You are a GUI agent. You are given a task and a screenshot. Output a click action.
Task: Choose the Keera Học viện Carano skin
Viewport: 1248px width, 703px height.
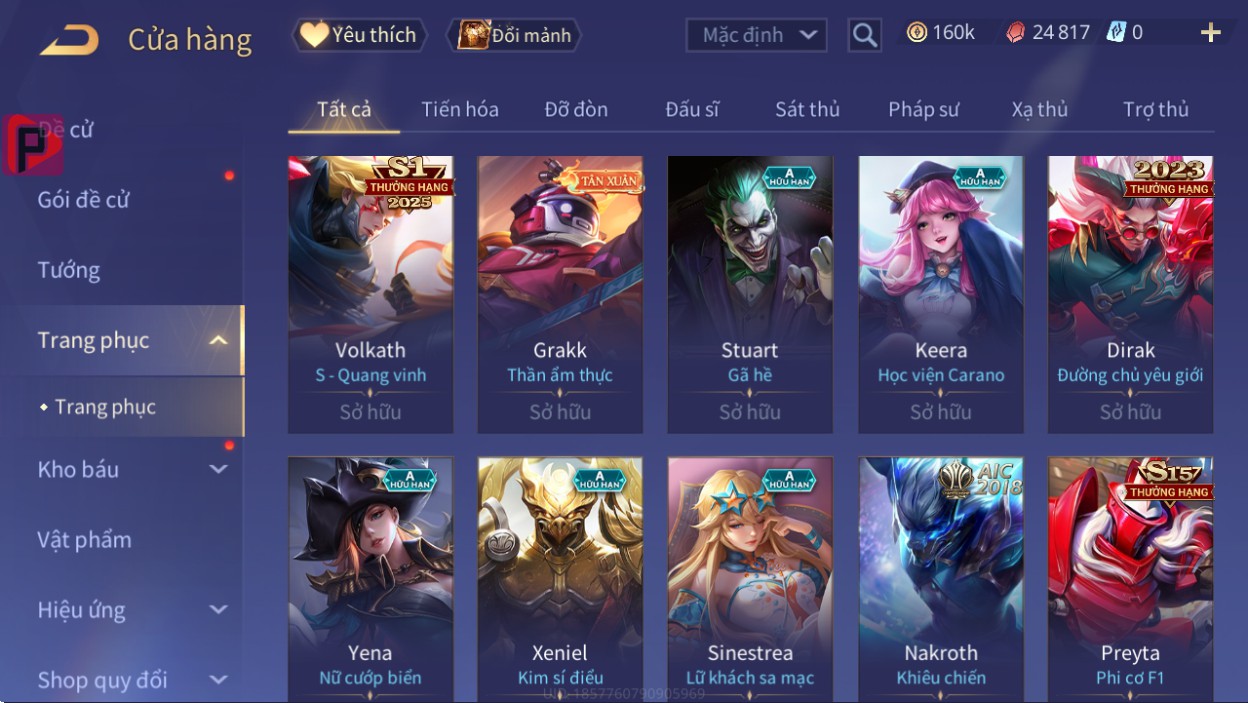point(940,293)
